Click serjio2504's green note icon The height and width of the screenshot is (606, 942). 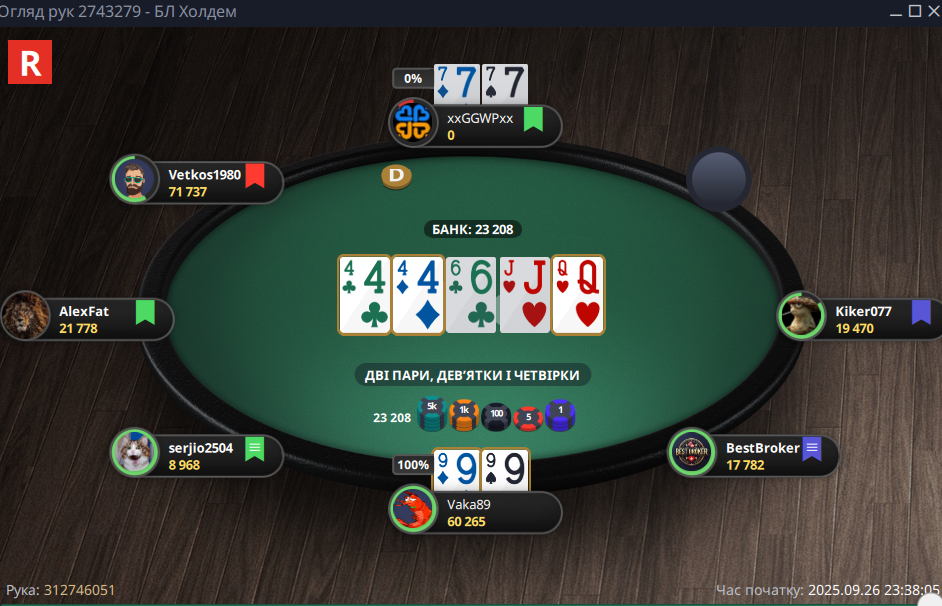(x=254, y=449)
